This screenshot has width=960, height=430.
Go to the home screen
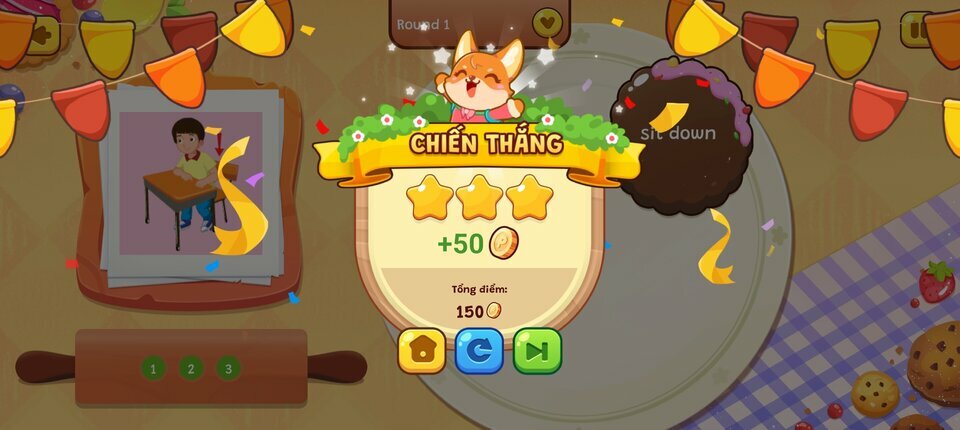coord(422,351)
